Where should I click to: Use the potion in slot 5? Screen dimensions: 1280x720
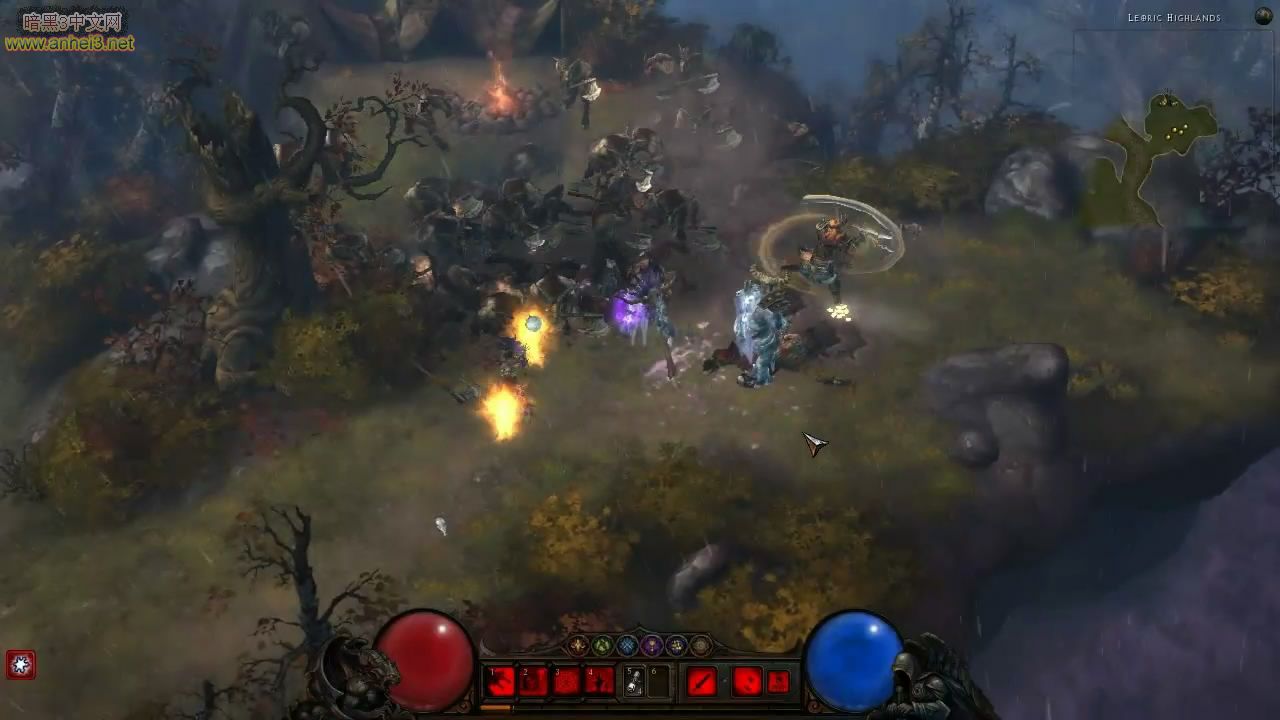tap(634, 682)
